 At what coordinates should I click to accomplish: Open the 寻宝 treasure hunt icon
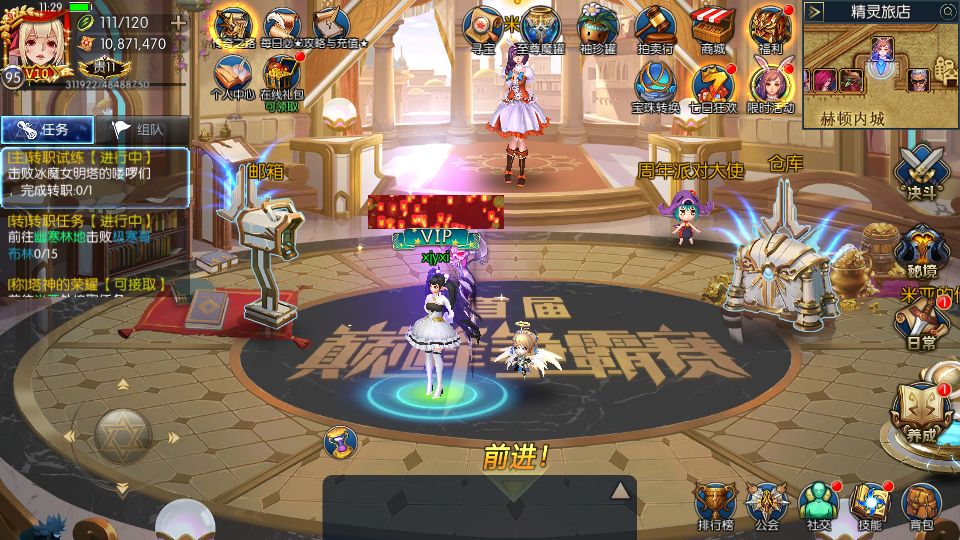coord(485,28)
